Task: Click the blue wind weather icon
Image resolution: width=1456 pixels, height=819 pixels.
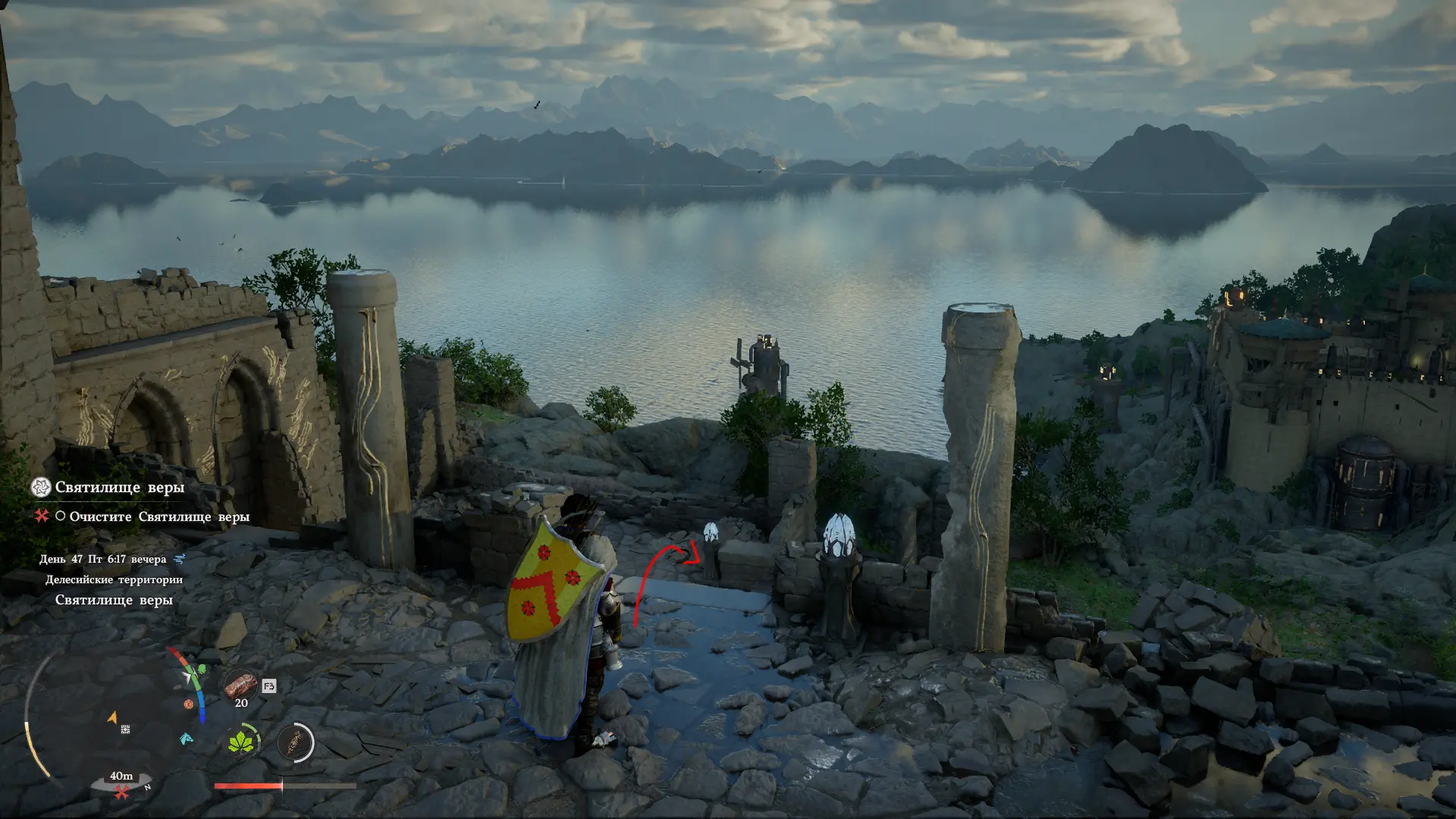Action: pos(180,560)
